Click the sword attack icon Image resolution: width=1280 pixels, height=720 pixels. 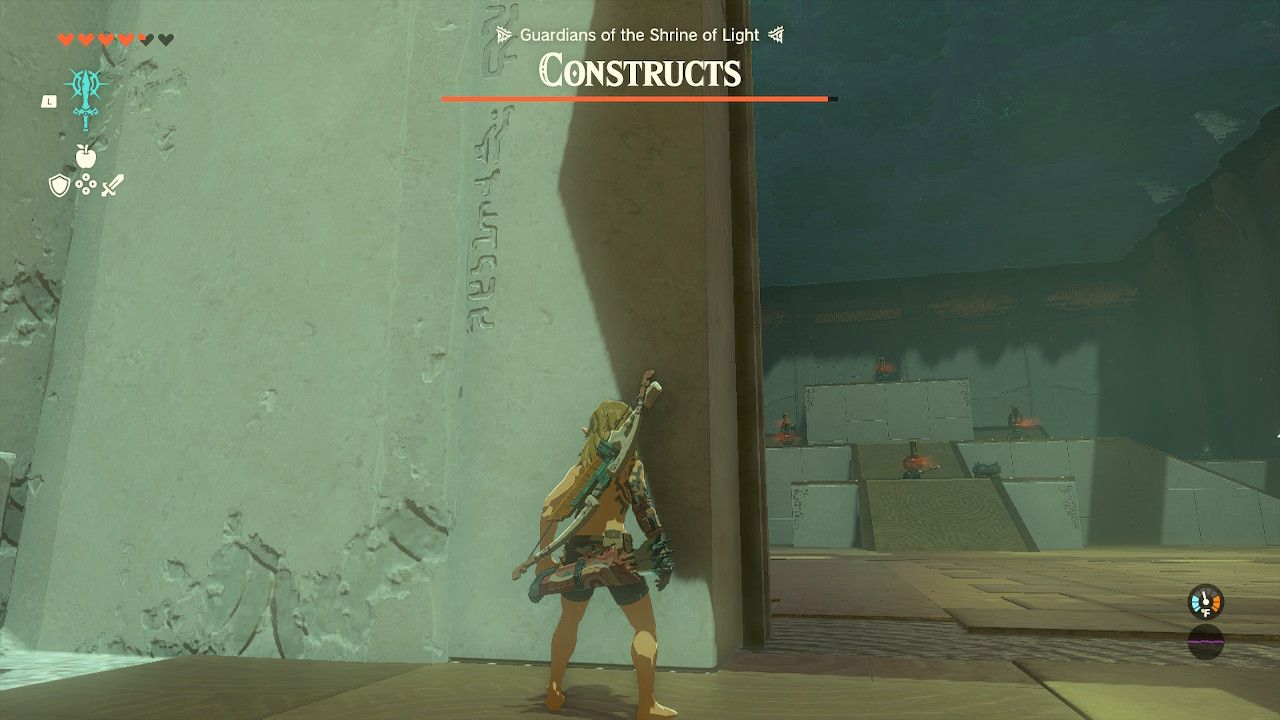click(111, 185)
